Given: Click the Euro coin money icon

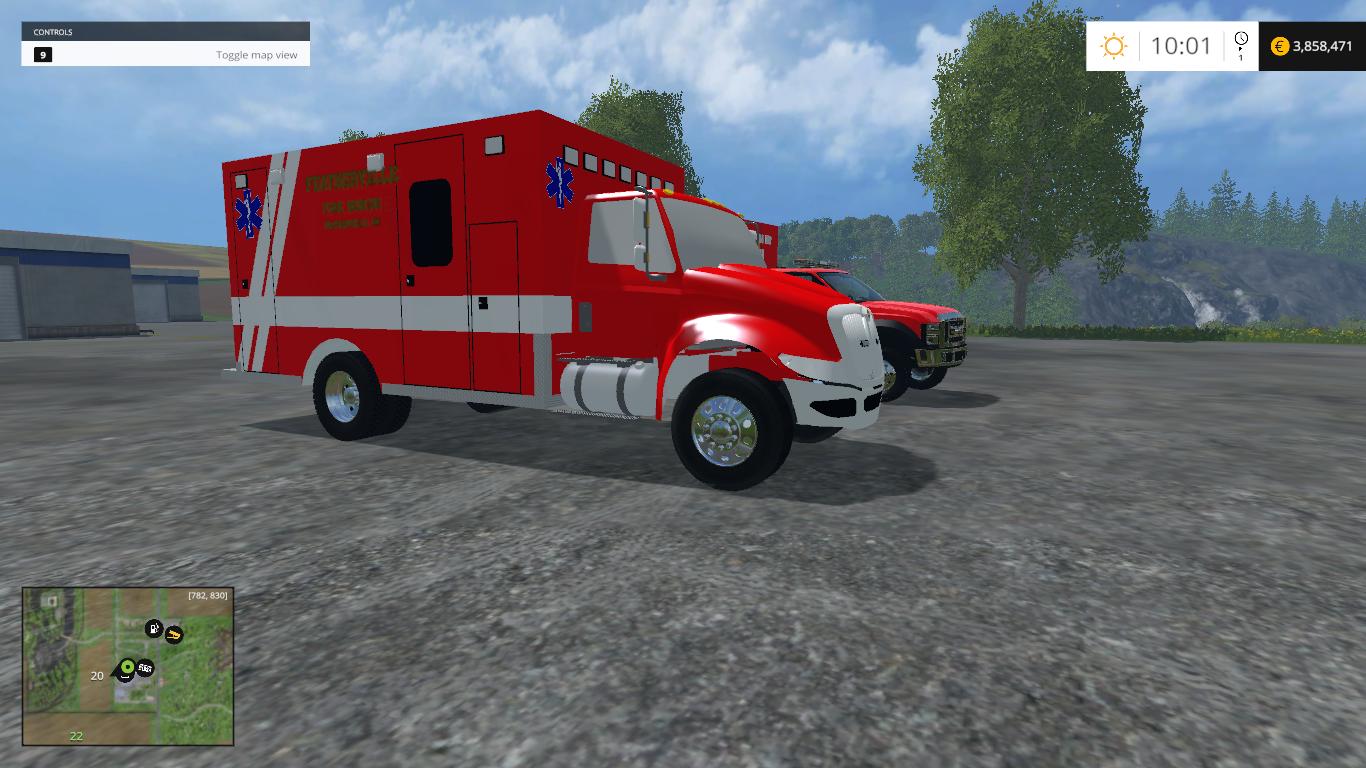Looking at the screenshot, I should coord(1279,45).
